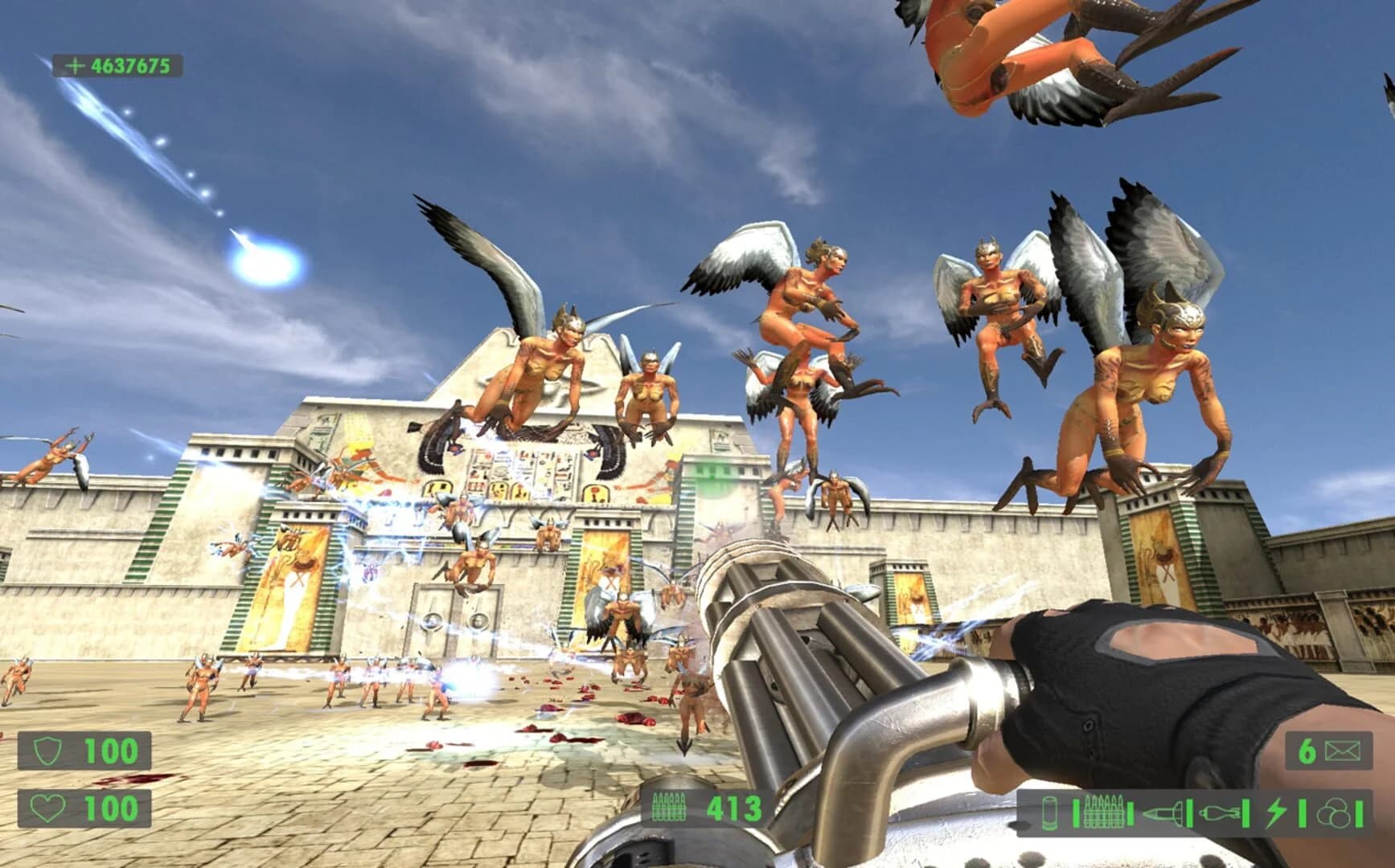Screen dimensions: 1395x868
Task: Click the bullets ammo icon in the ammo panel
Action: (x=1104, y=810)
